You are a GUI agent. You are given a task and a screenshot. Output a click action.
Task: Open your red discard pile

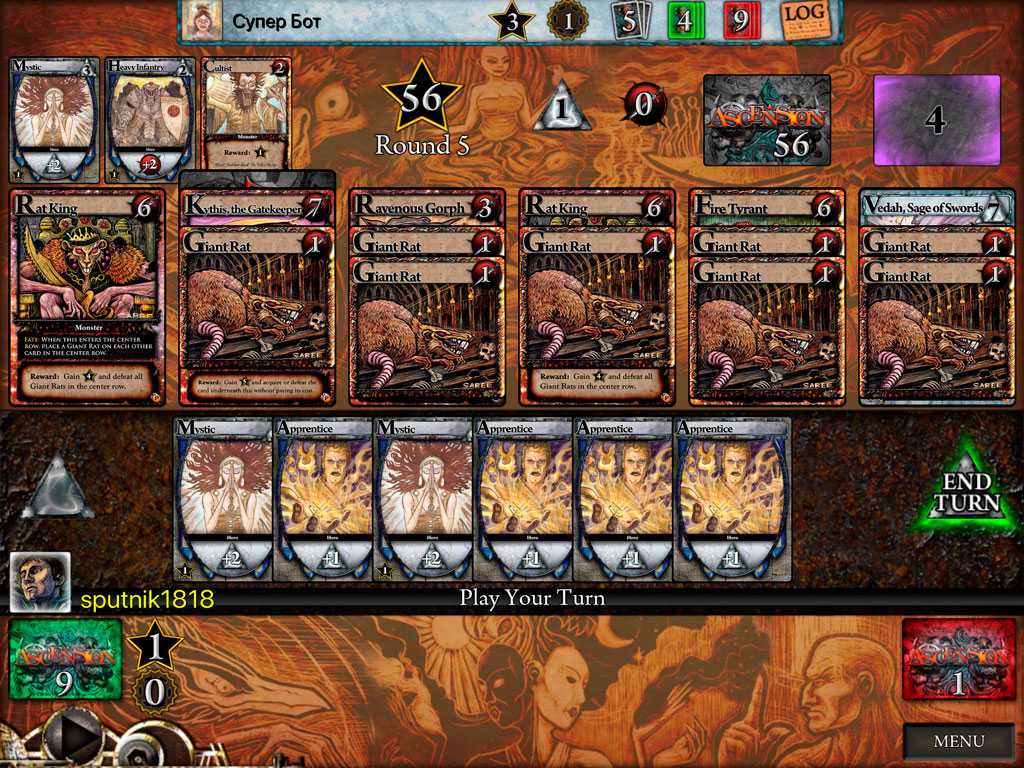click(954, 659)
